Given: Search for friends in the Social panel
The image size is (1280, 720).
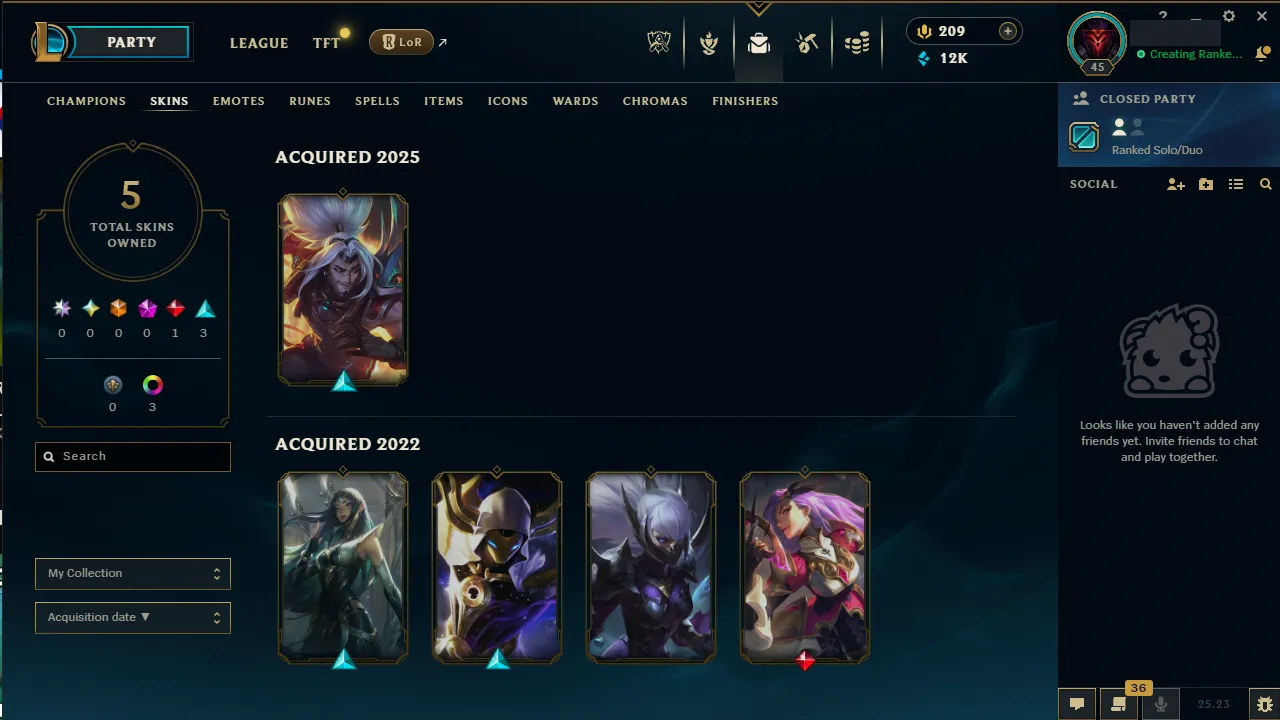Looking at the screenshot, I should (1266, 184).
